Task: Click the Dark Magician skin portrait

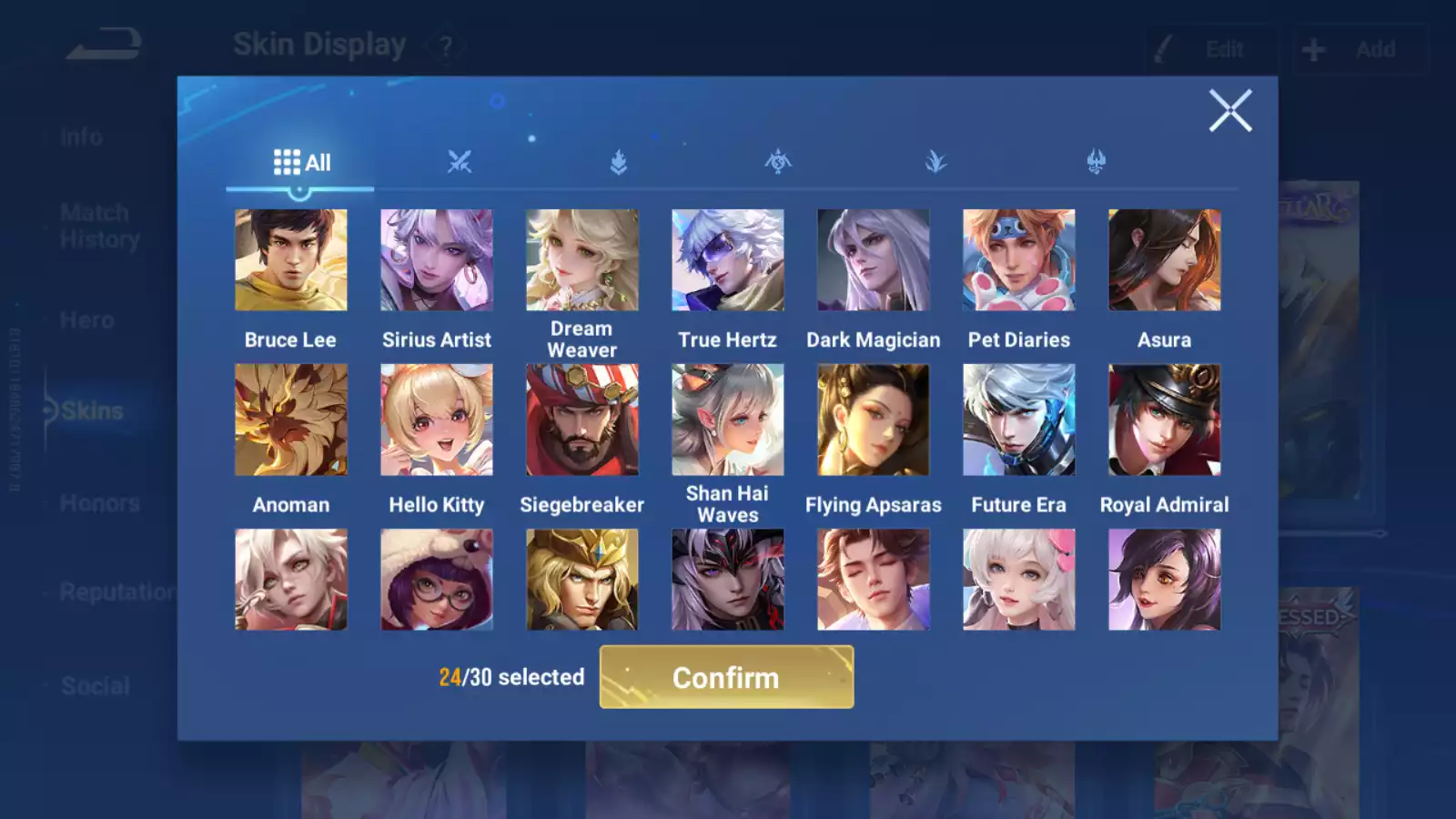Action: pos(874,259)
